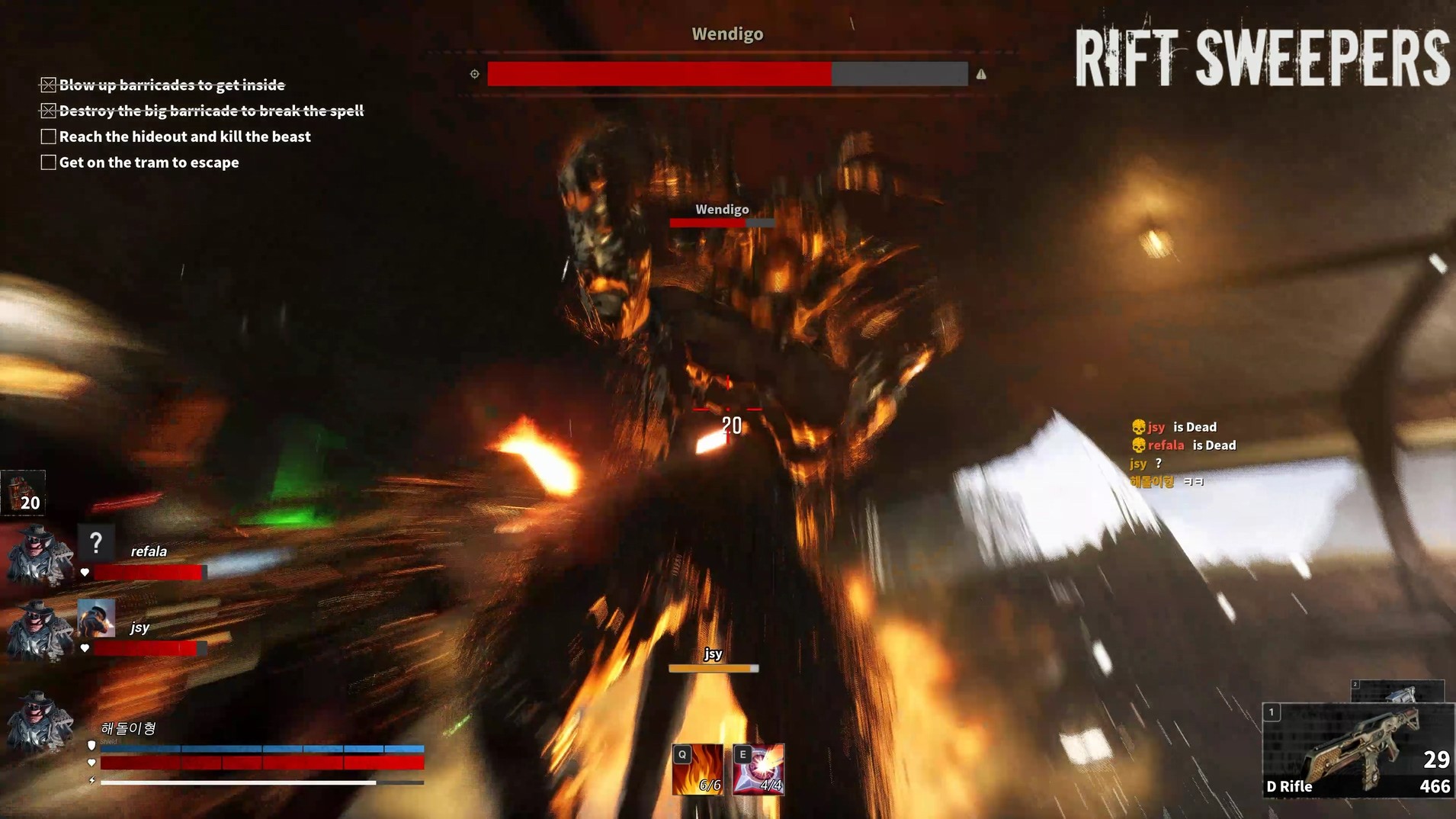Click jsy's status icon above their health bar
The image size is (1456, 819).
click(96, 619)
